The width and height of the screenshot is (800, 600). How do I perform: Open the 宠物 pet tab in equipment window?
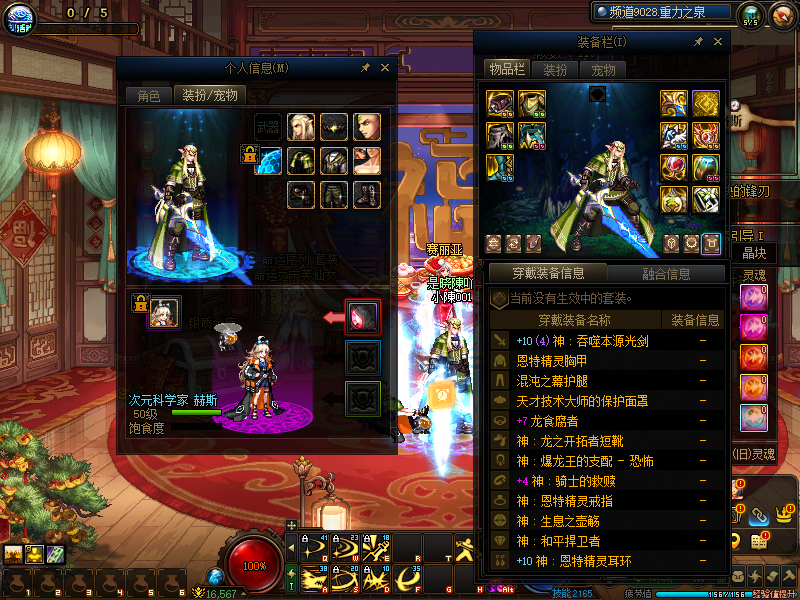(x=603, y=70)
